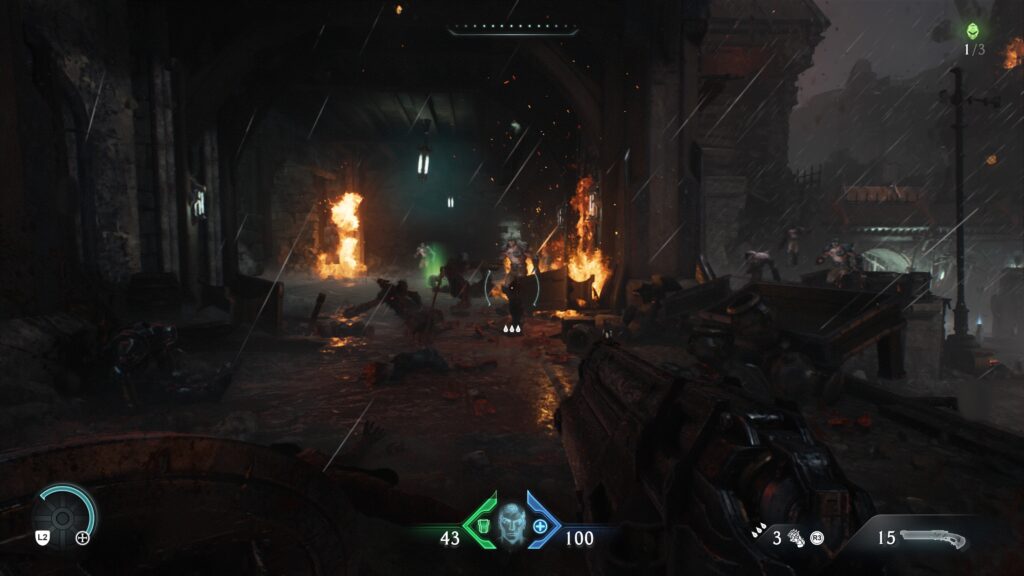
Task: Select the green armor shard icon
Action: (x=484, y=525)
